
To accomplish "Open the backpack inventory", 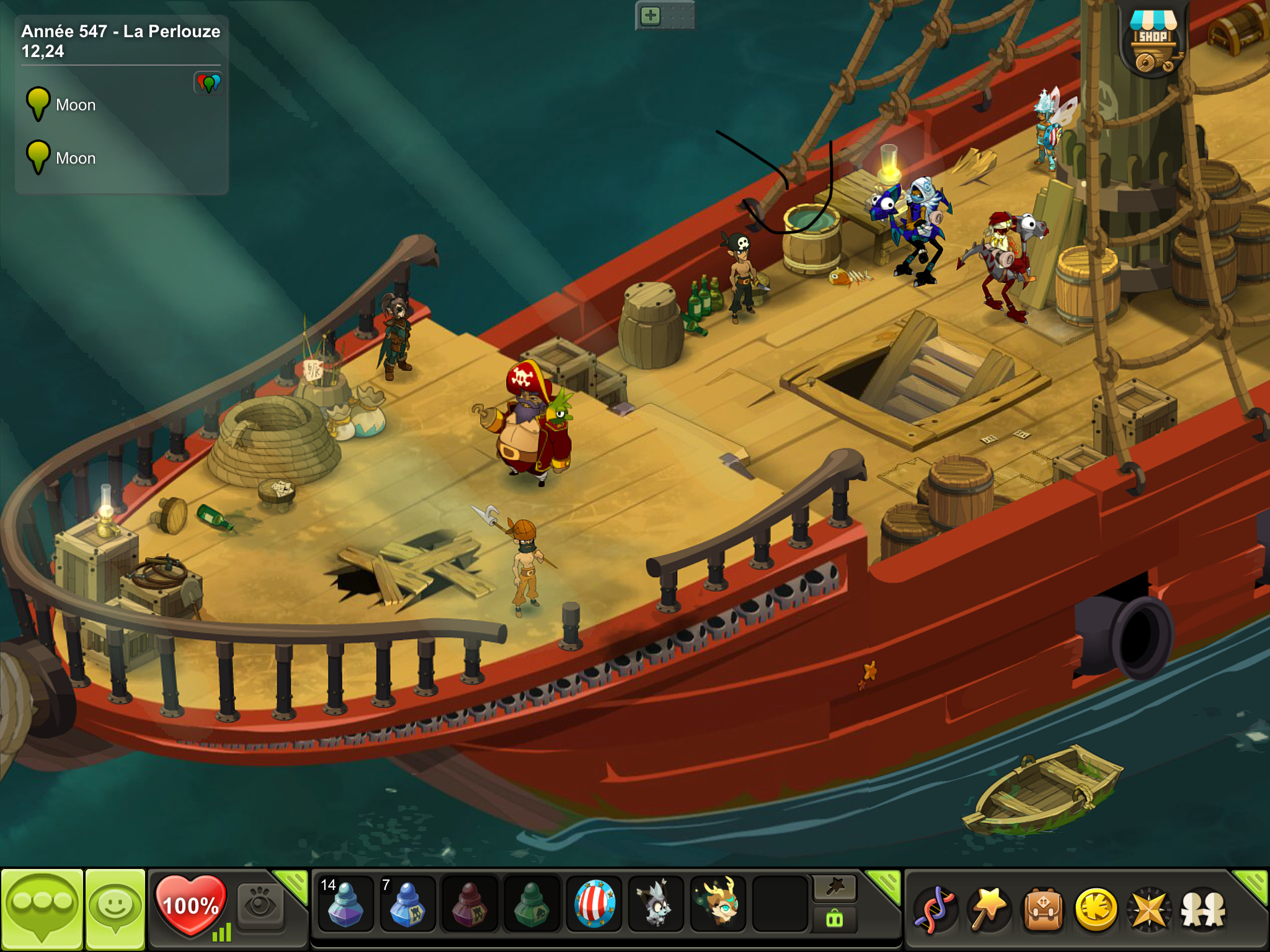I will 1042,910.
